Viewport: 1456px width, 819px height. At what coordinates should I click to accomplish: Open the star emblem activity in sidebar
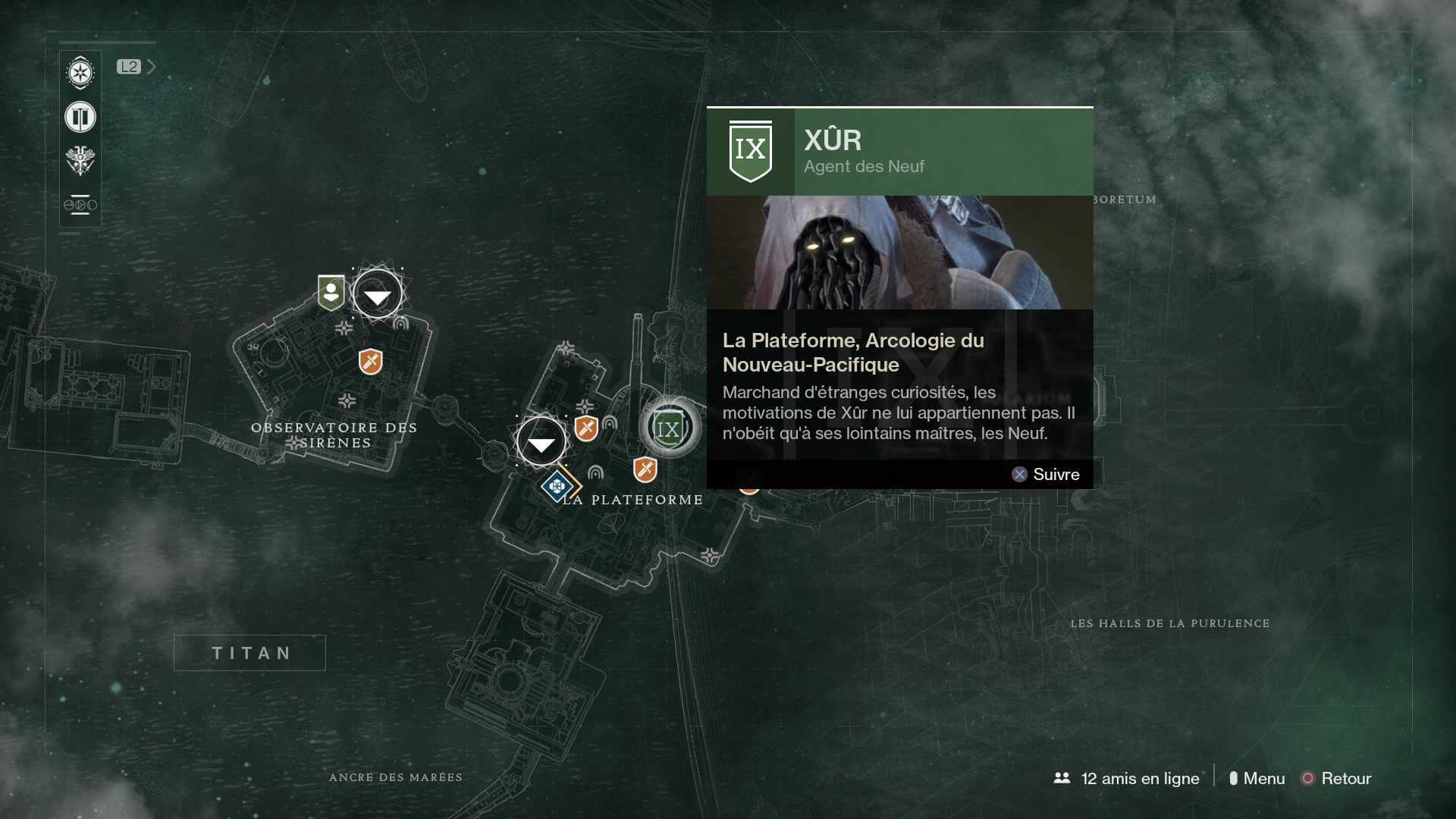(80, 74)
